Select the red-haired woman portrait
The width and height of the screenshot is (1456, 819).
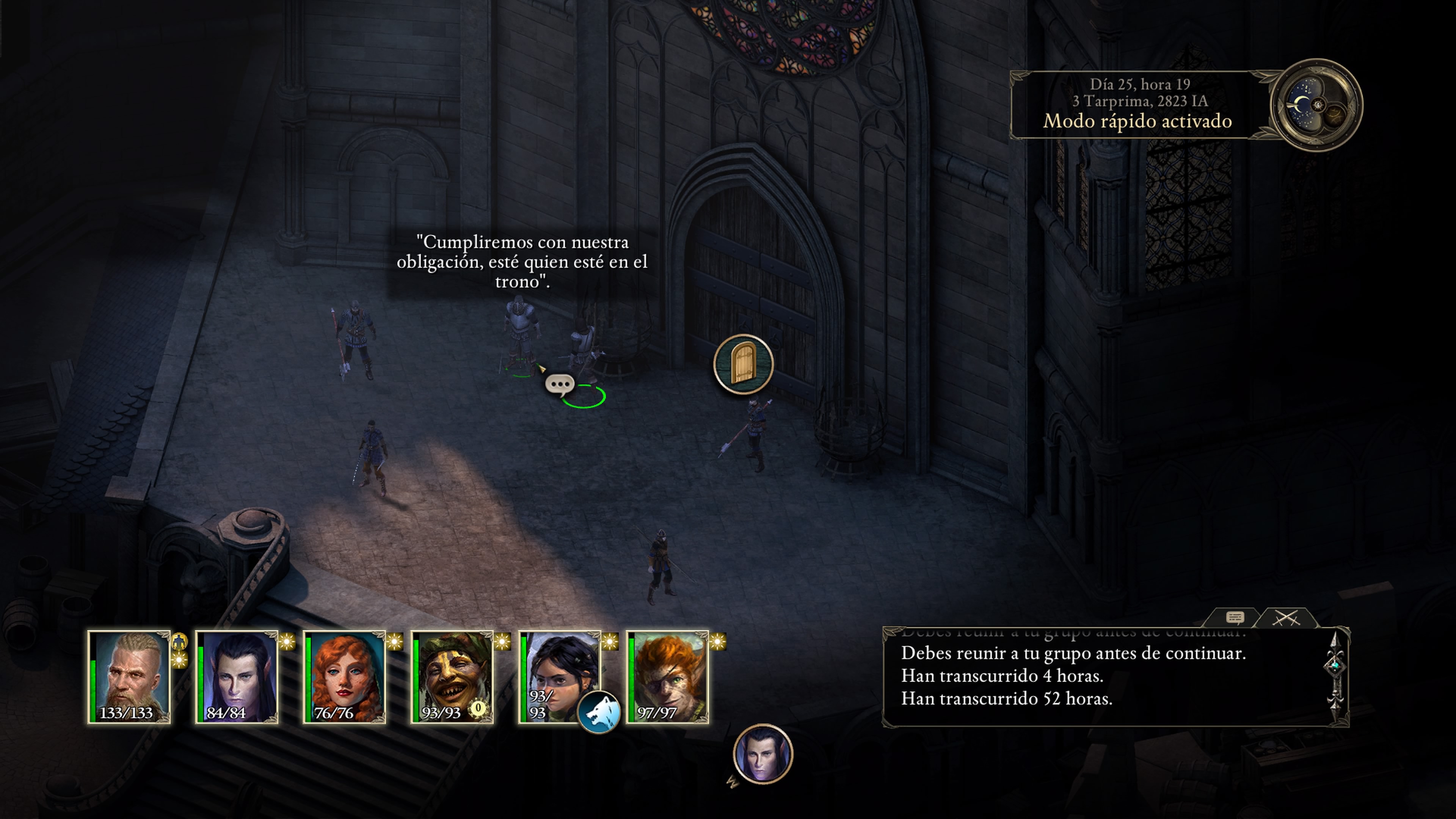(345, 676)
